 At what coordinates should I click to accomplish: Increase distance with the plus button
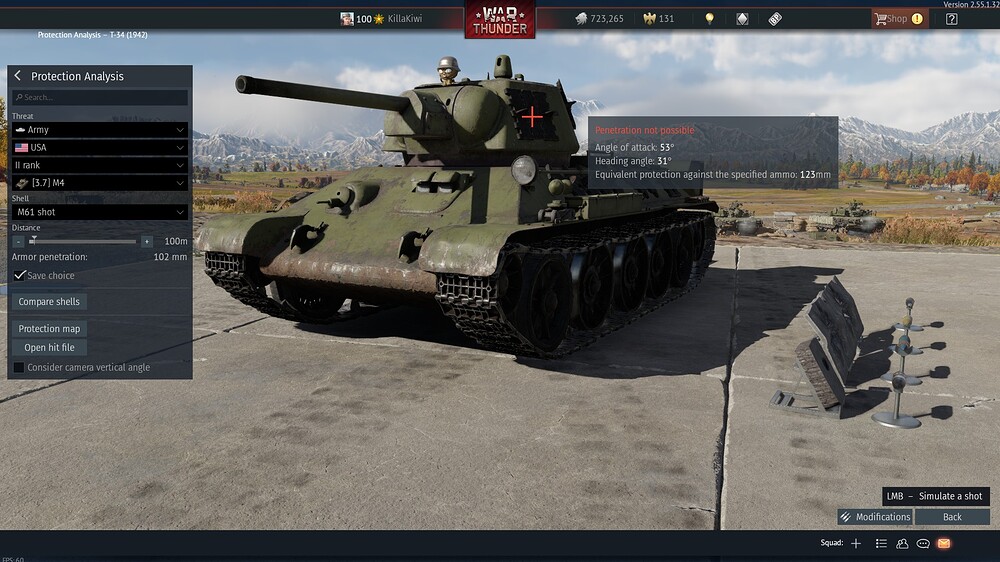pyautogui.click(x=147, y=241)
